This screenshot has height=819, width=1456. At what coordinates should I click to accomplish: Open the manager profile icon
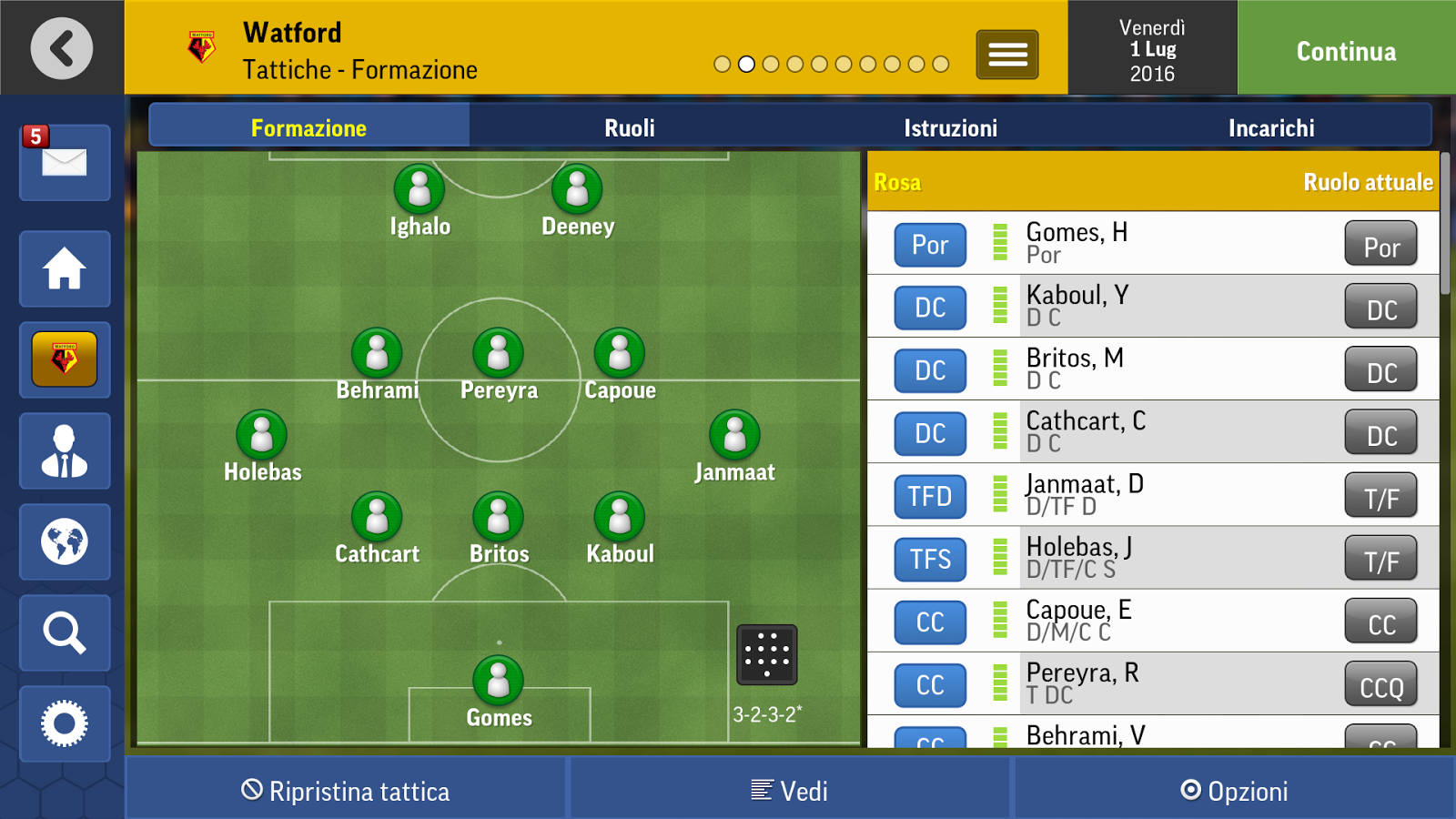[65, 451]
